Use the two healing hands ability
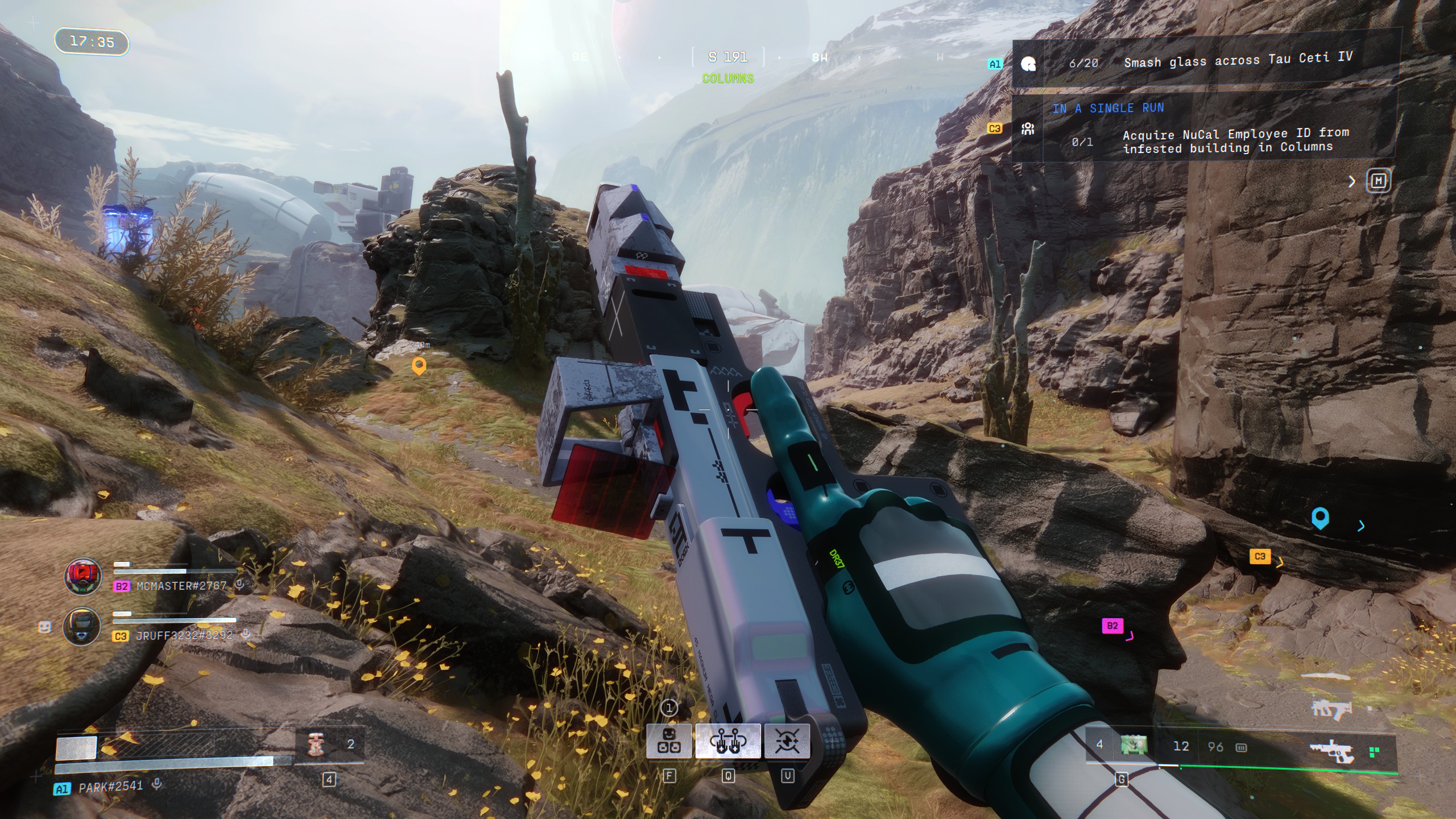Image resolution: width=1456 pixels, height=819 pixels. click(727, 741)
